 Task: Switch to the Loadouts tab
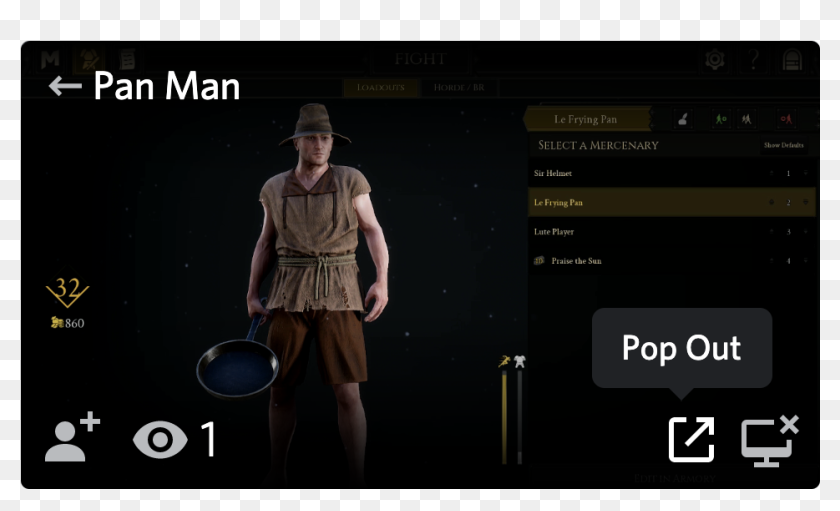click(381, 88)
